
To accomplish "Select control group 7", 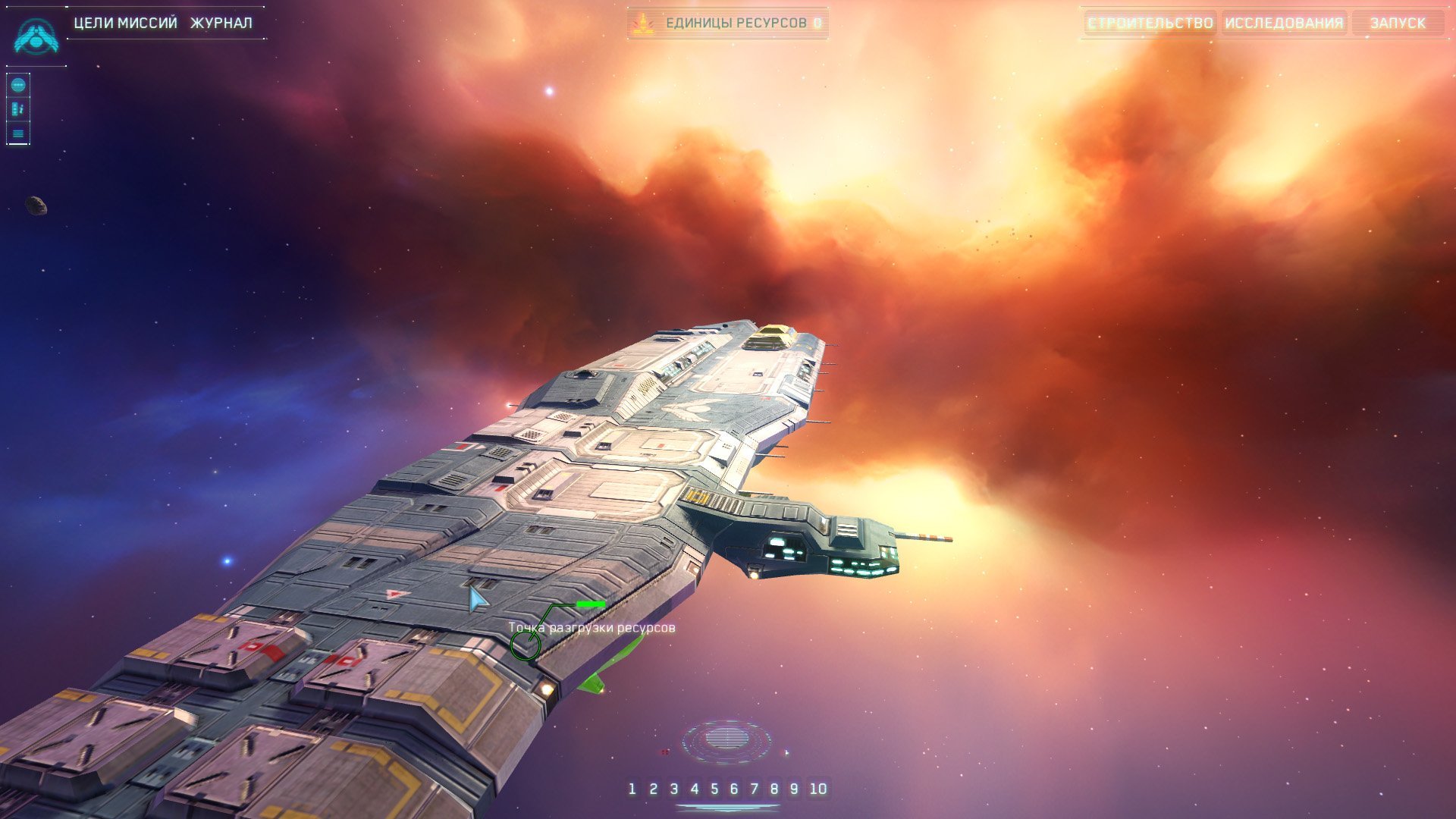I will tap(754, 789).
